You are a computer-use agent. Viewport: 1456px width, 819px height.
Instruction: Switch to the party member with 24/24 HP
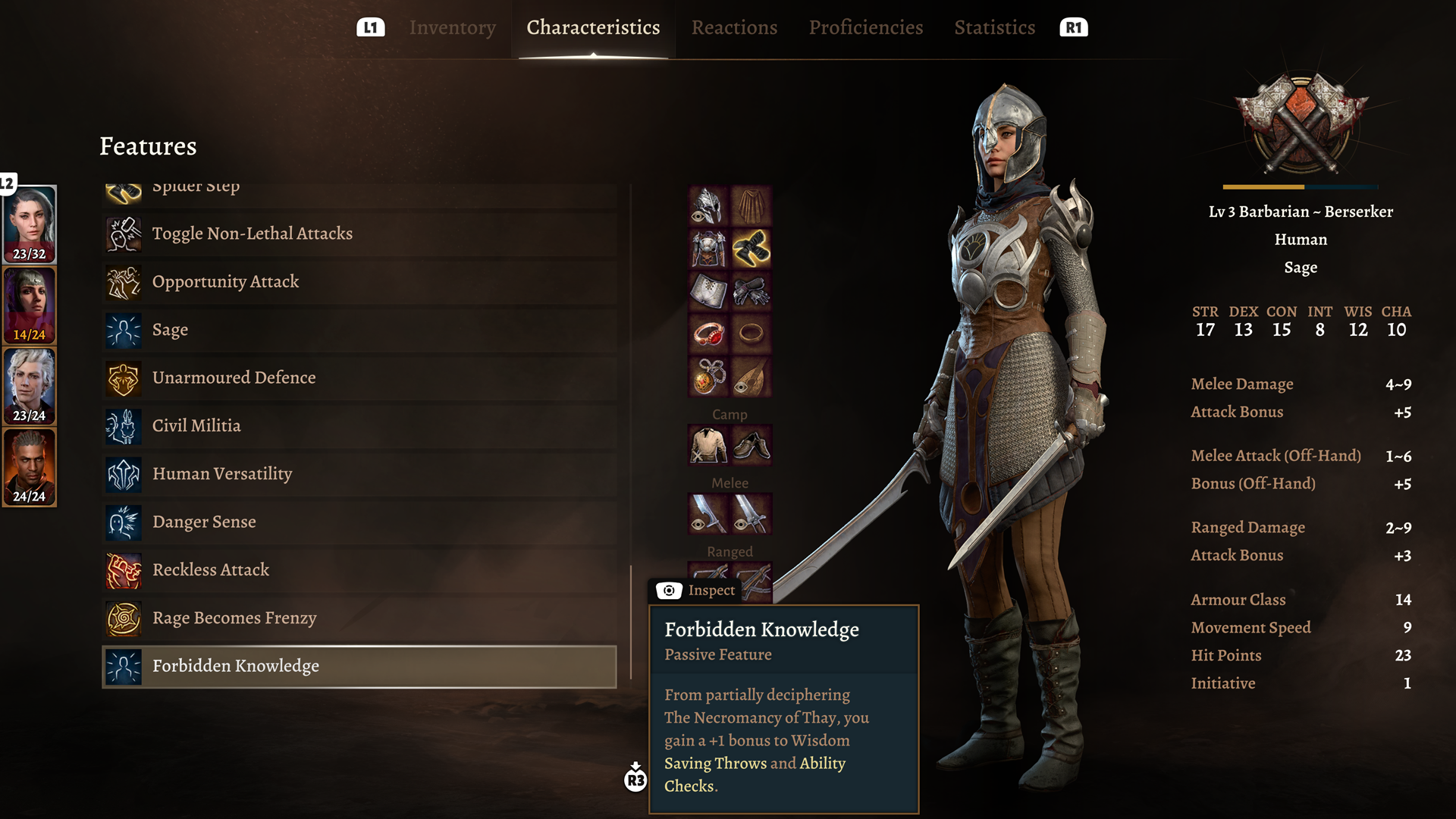tap(30, 467)
